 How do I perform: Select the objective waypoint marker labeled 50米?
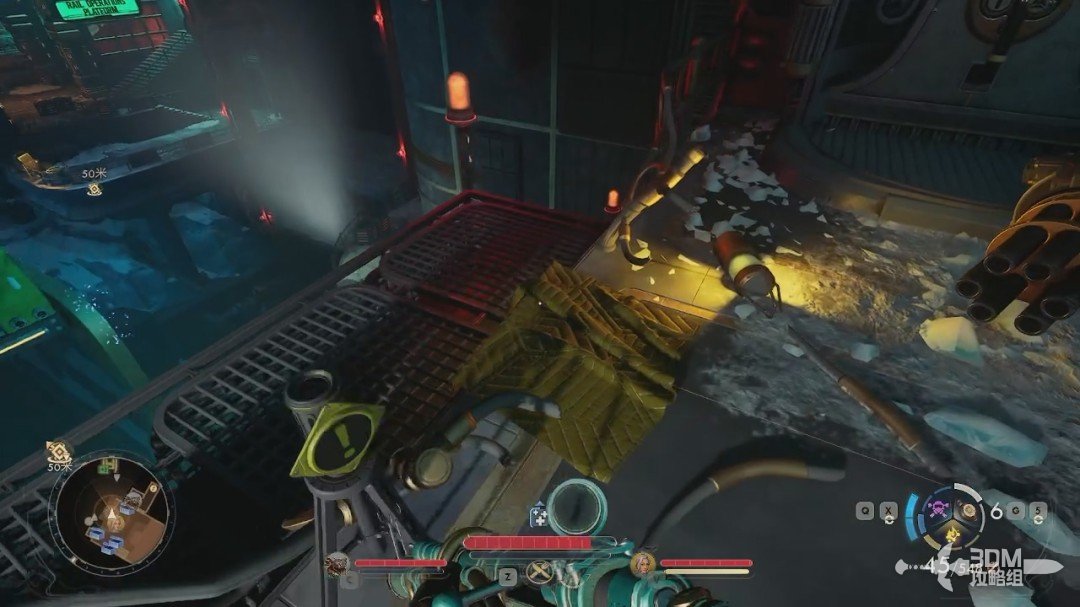pos(94,188)
